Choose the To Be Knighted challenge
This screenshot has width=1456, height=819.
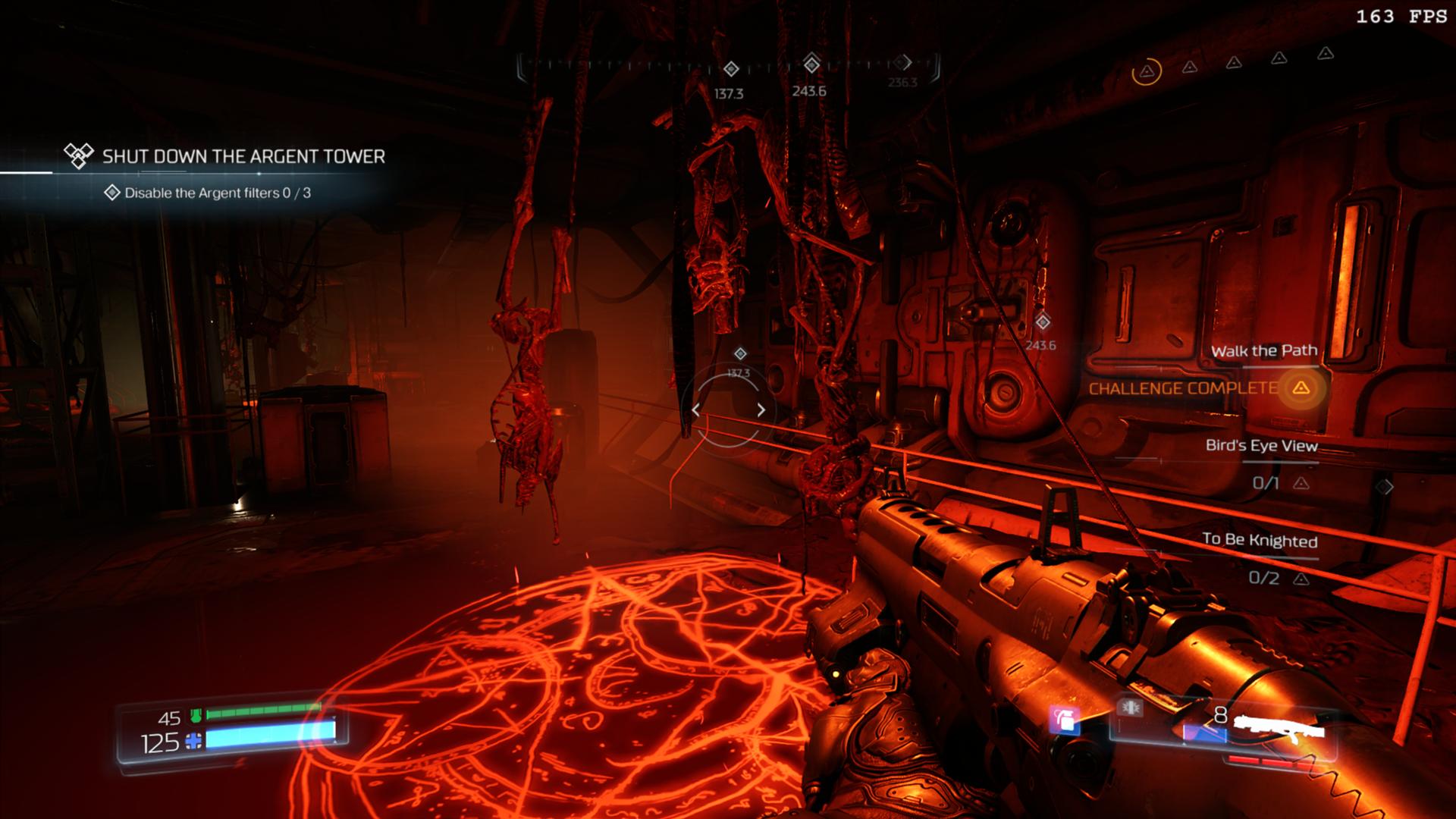point(1260,540)
